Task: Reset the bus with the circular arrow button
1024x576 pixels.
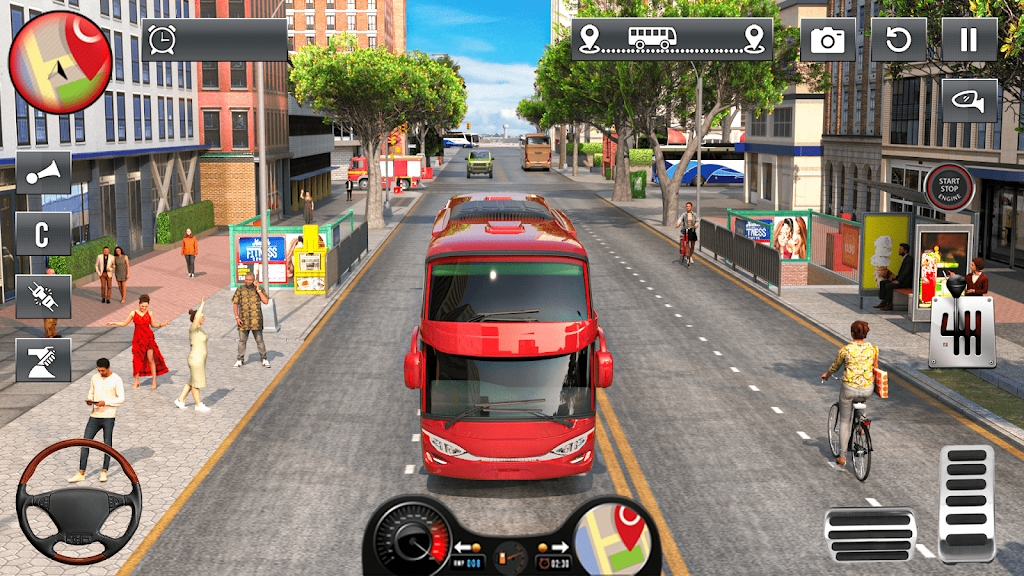Action: tap(898, 40)
